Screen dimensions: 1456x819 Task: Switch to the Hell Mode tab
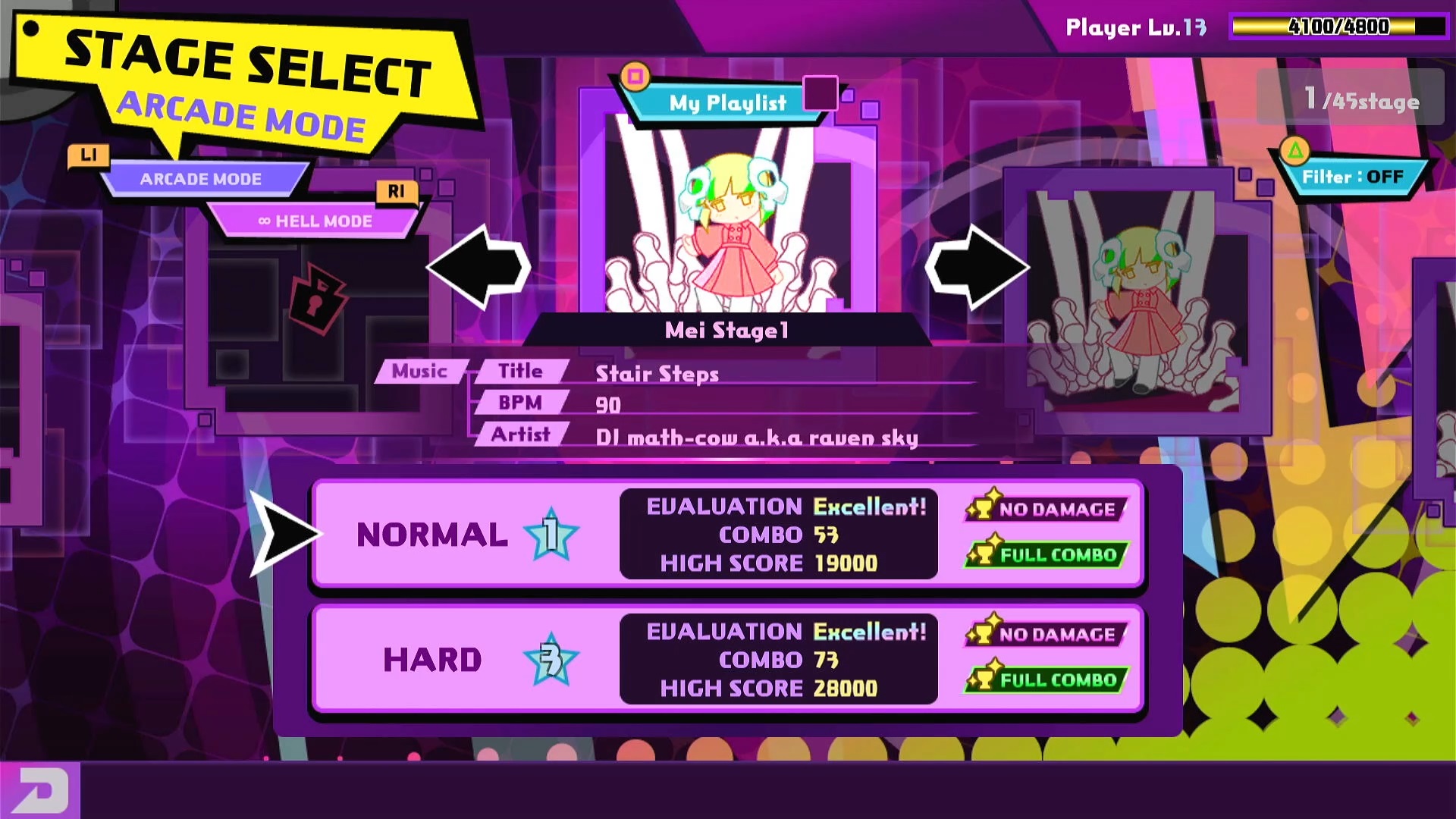315,221
